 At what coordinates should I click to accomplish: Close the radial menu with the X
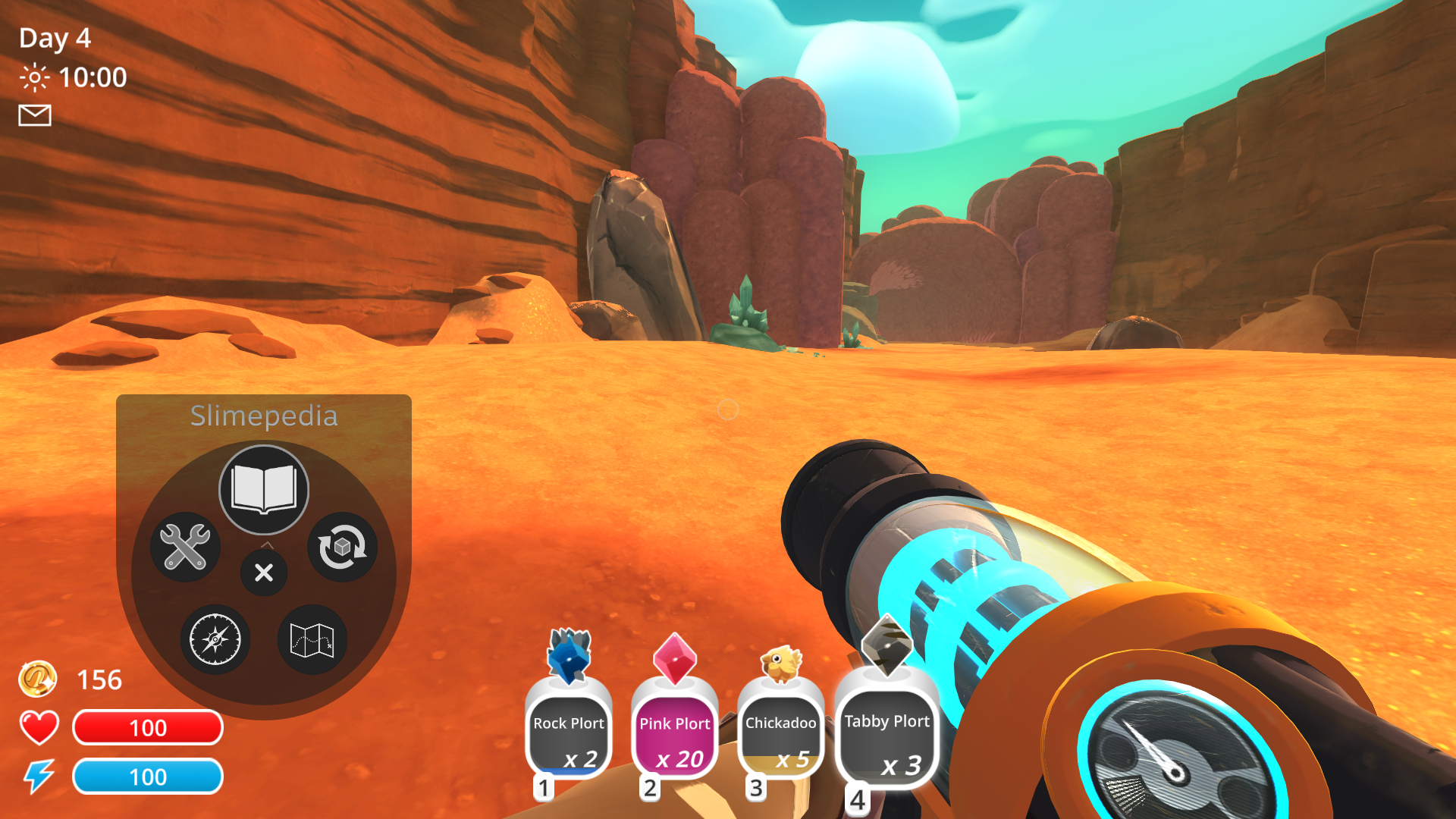click(x=263, y=574)
